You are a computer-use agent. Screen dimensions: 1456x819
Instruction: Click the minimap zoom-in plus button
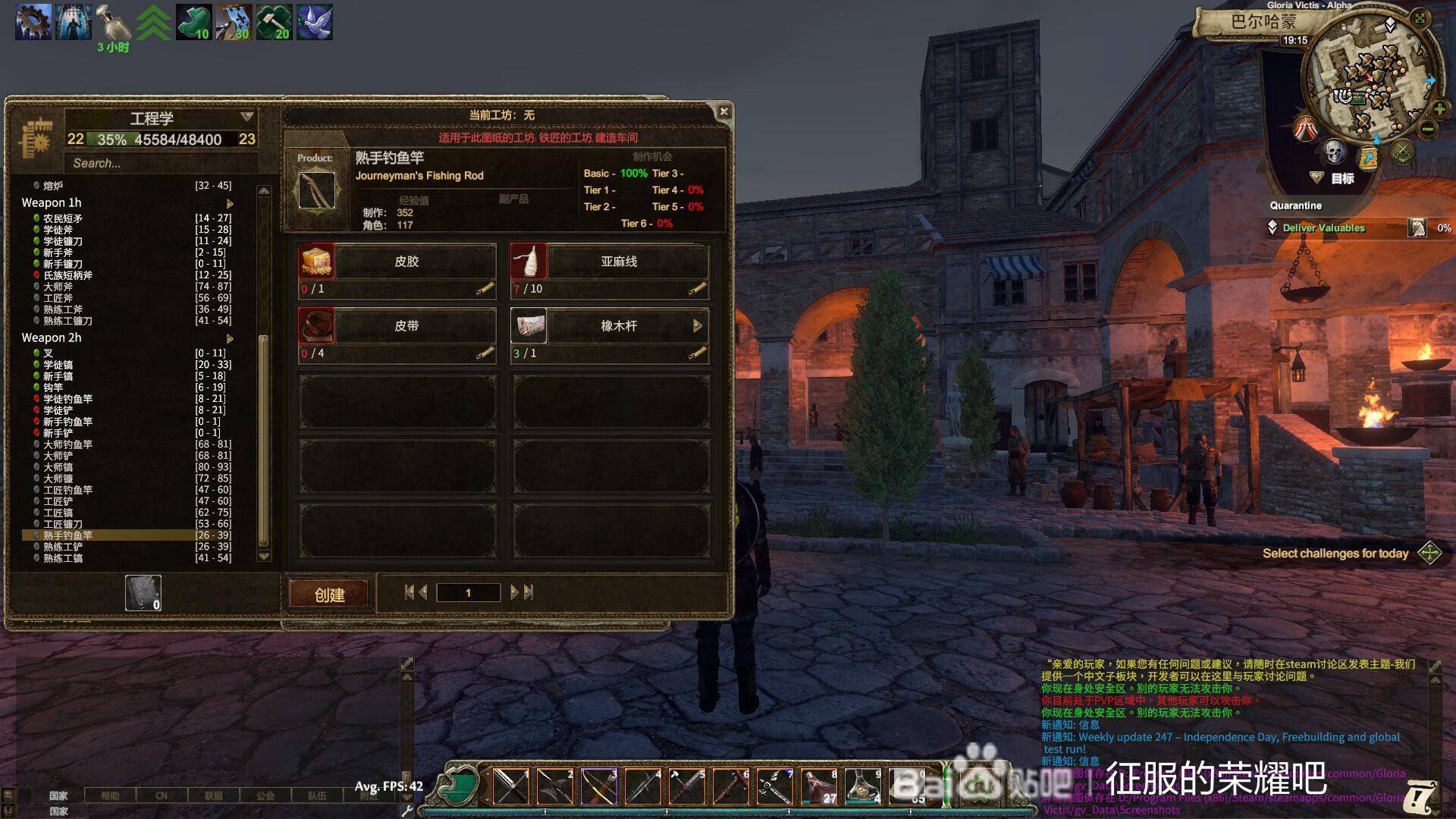click(1439, 110)
